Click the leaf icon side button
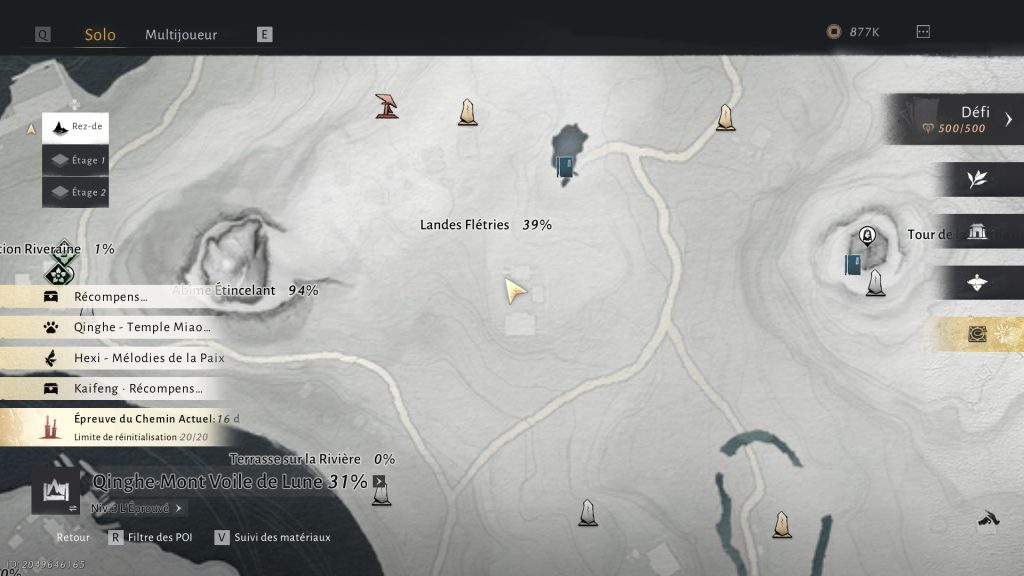 (x=977, y=180)
